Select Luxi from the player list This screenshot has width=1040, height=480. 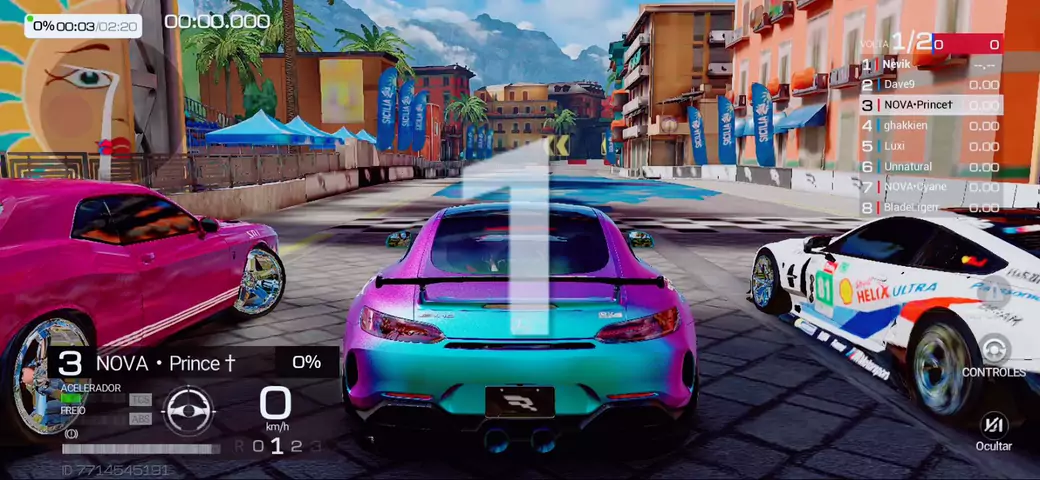pos(930,146)
